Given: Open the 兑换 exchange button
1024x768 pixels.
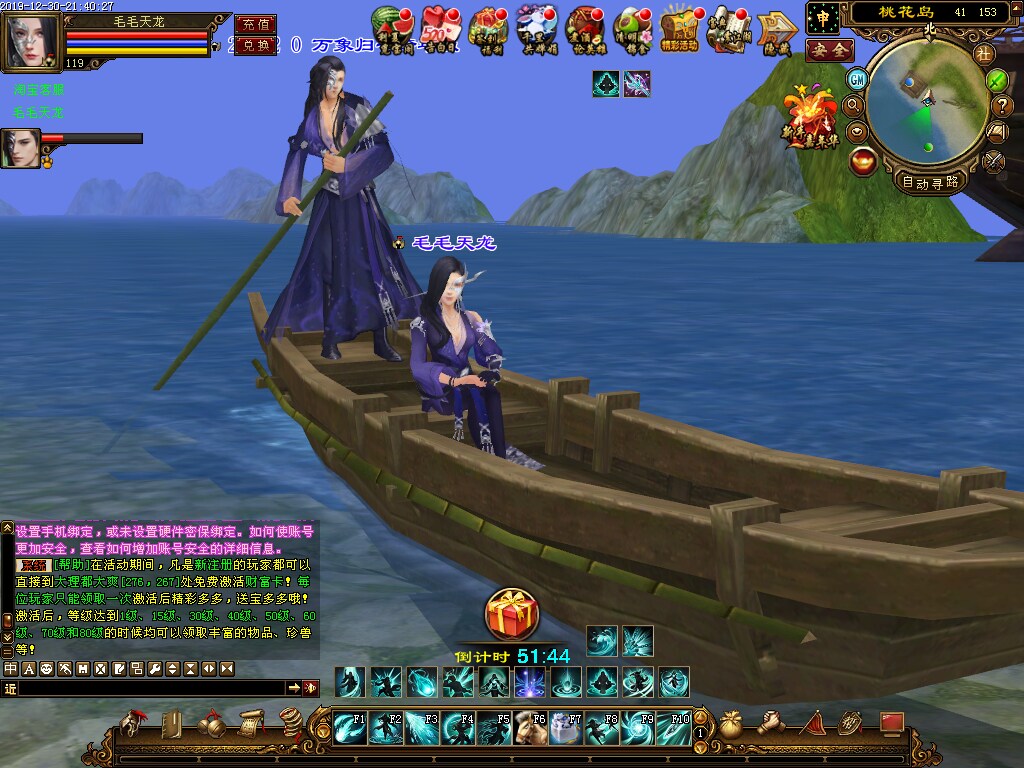Looking at the screenshot, I should pos(255,46).
